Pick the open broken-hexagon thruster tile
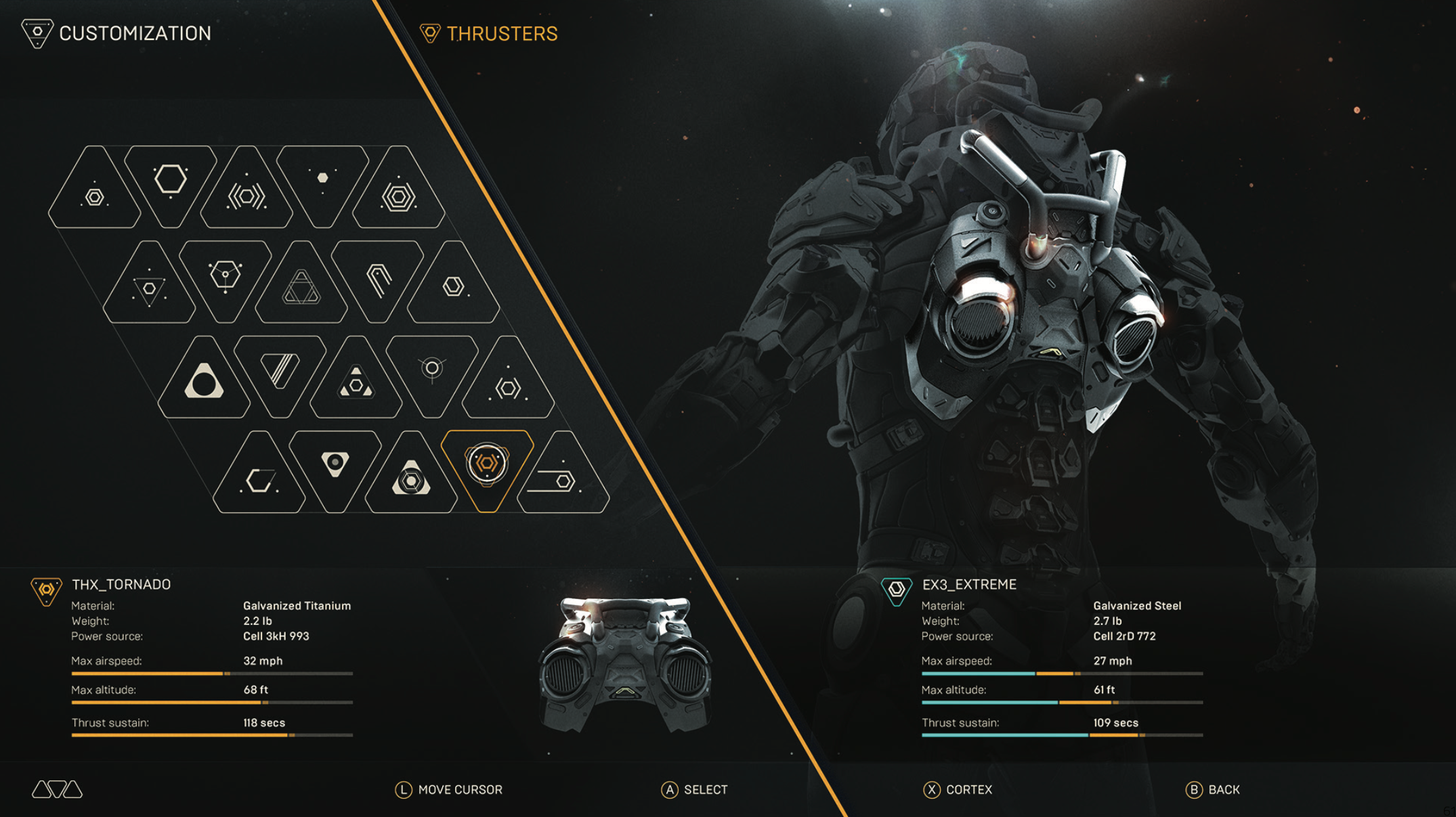This screenshot has height=817, width=1456. pyautogui.click(x=259, y=479)
